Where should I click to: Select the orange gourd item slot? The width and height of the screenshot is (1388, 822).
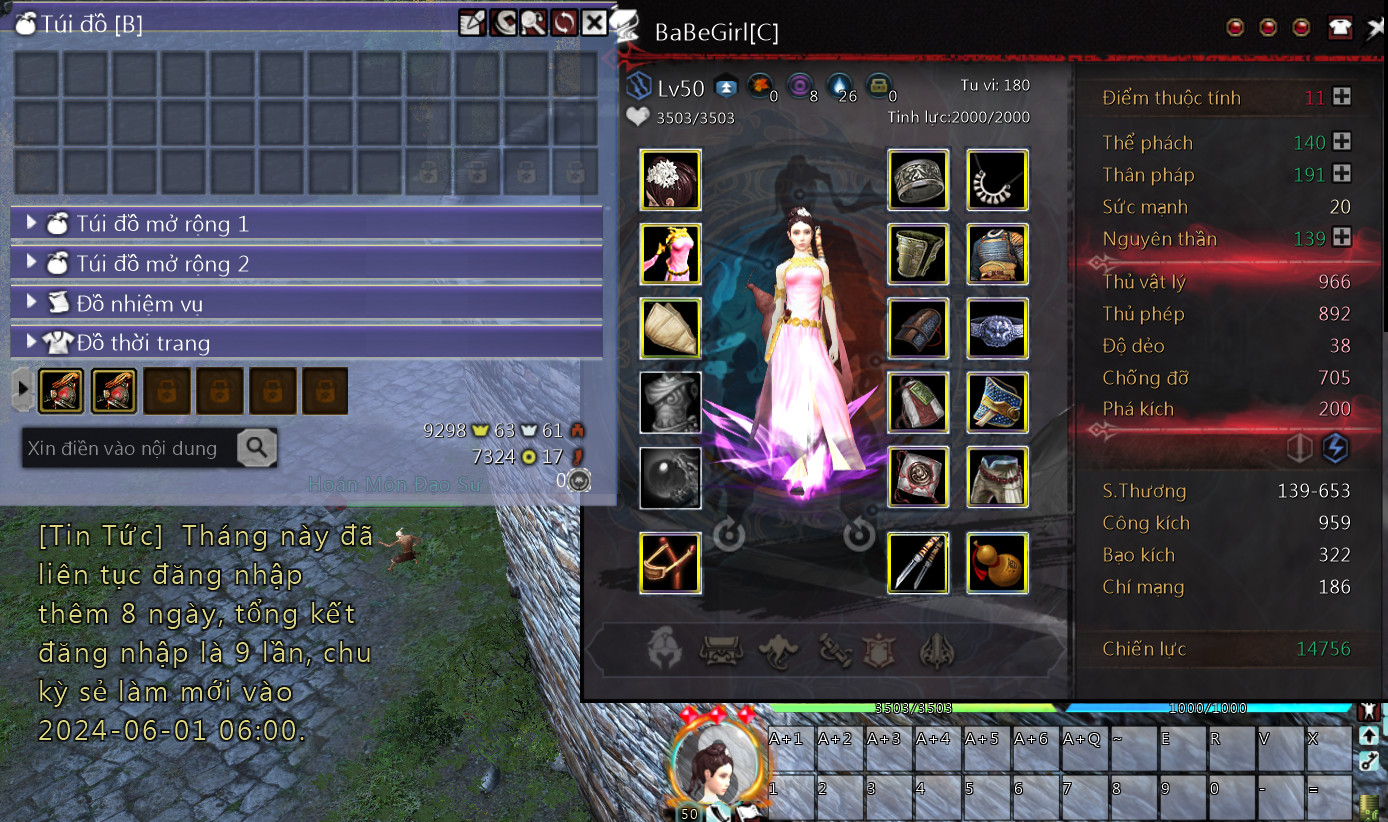coord(997,563)
